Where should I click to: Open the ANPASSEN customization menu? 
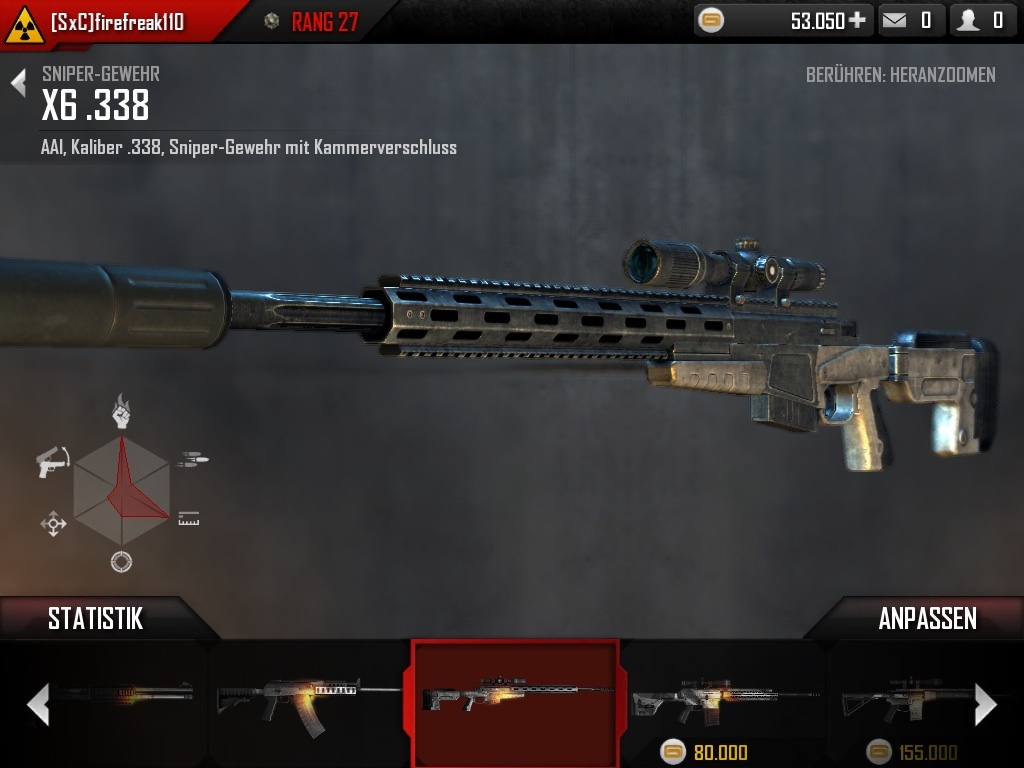pyautogui.click(x=927, y=619)
